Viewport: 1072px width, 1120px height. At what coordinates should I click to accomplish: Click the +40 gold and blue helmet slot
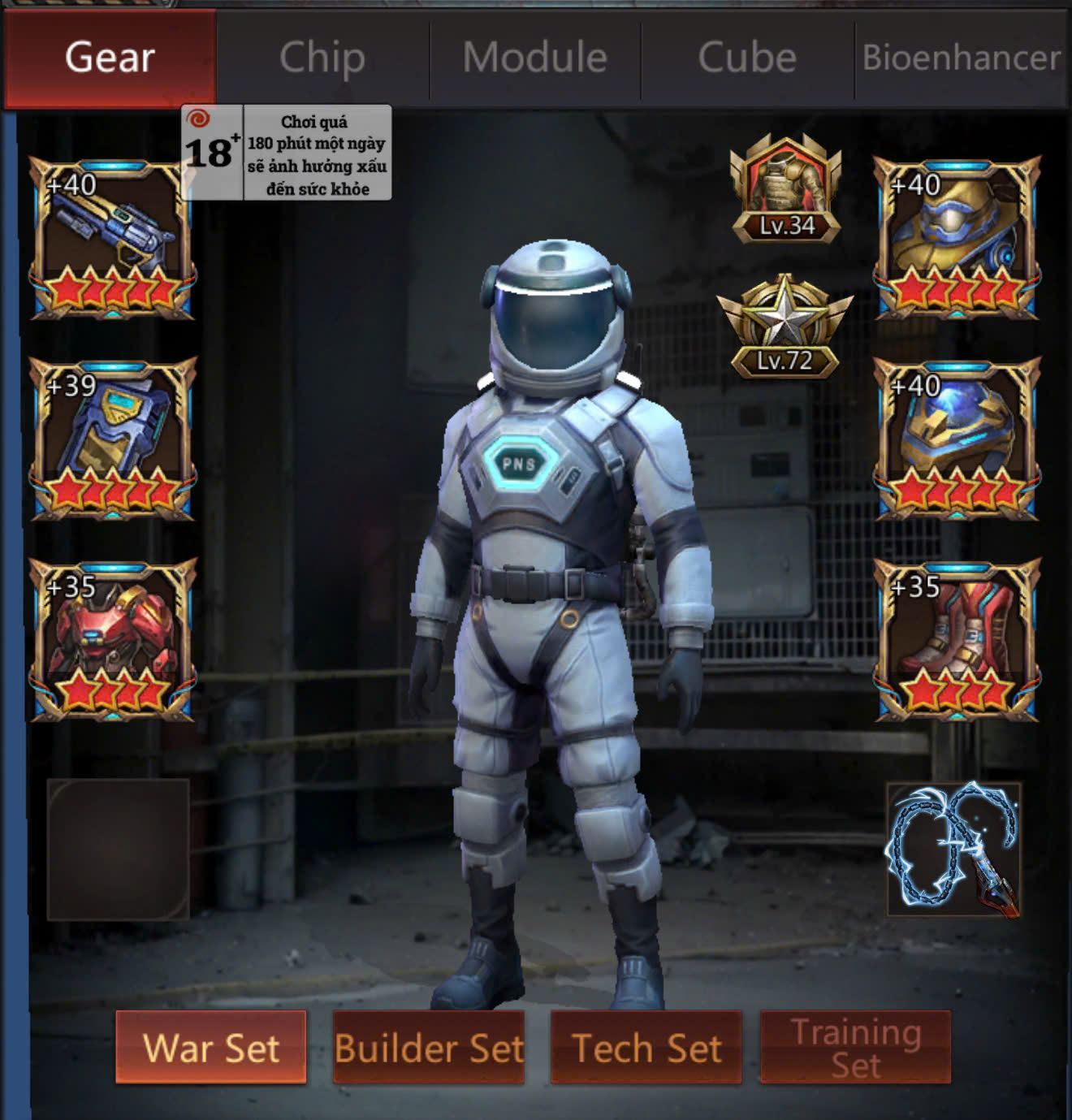tap(956, 239)
